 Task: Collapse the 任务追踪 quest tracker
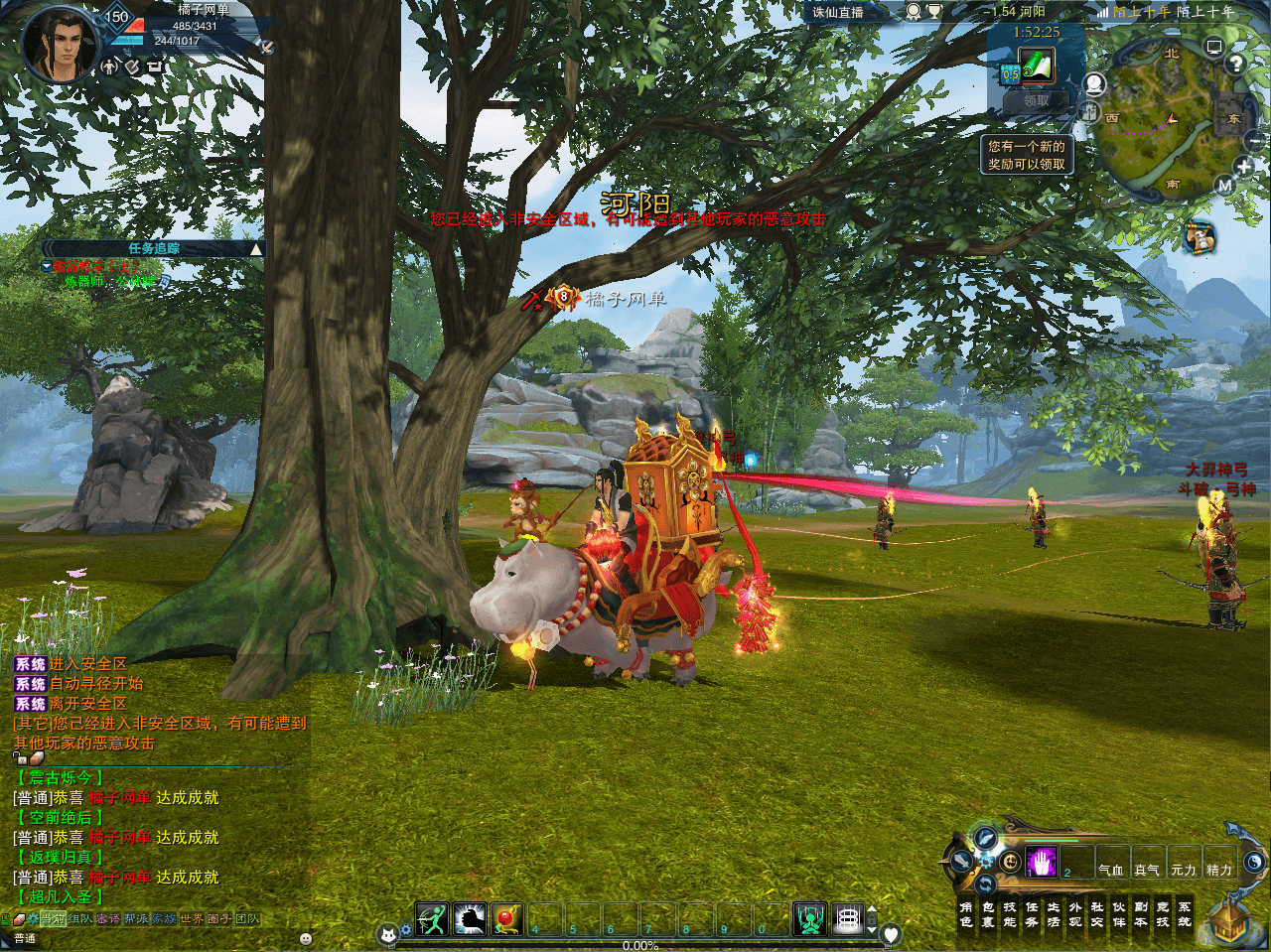(256, 249)
